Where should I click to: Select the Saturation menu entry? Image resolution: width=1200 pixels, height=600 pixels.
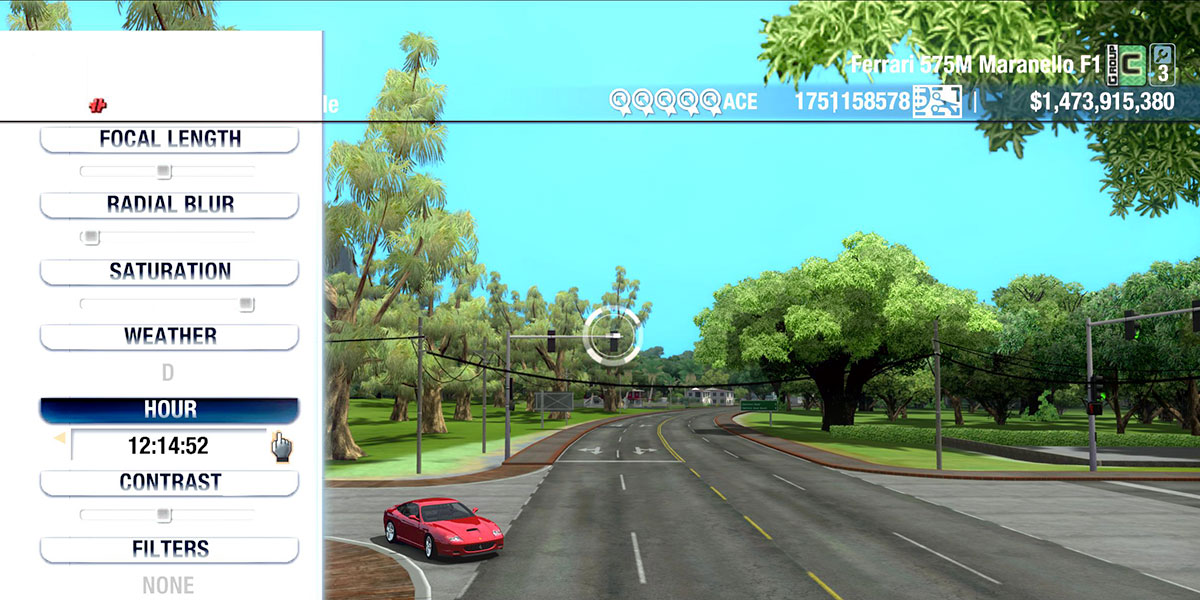tap(169, 272)
